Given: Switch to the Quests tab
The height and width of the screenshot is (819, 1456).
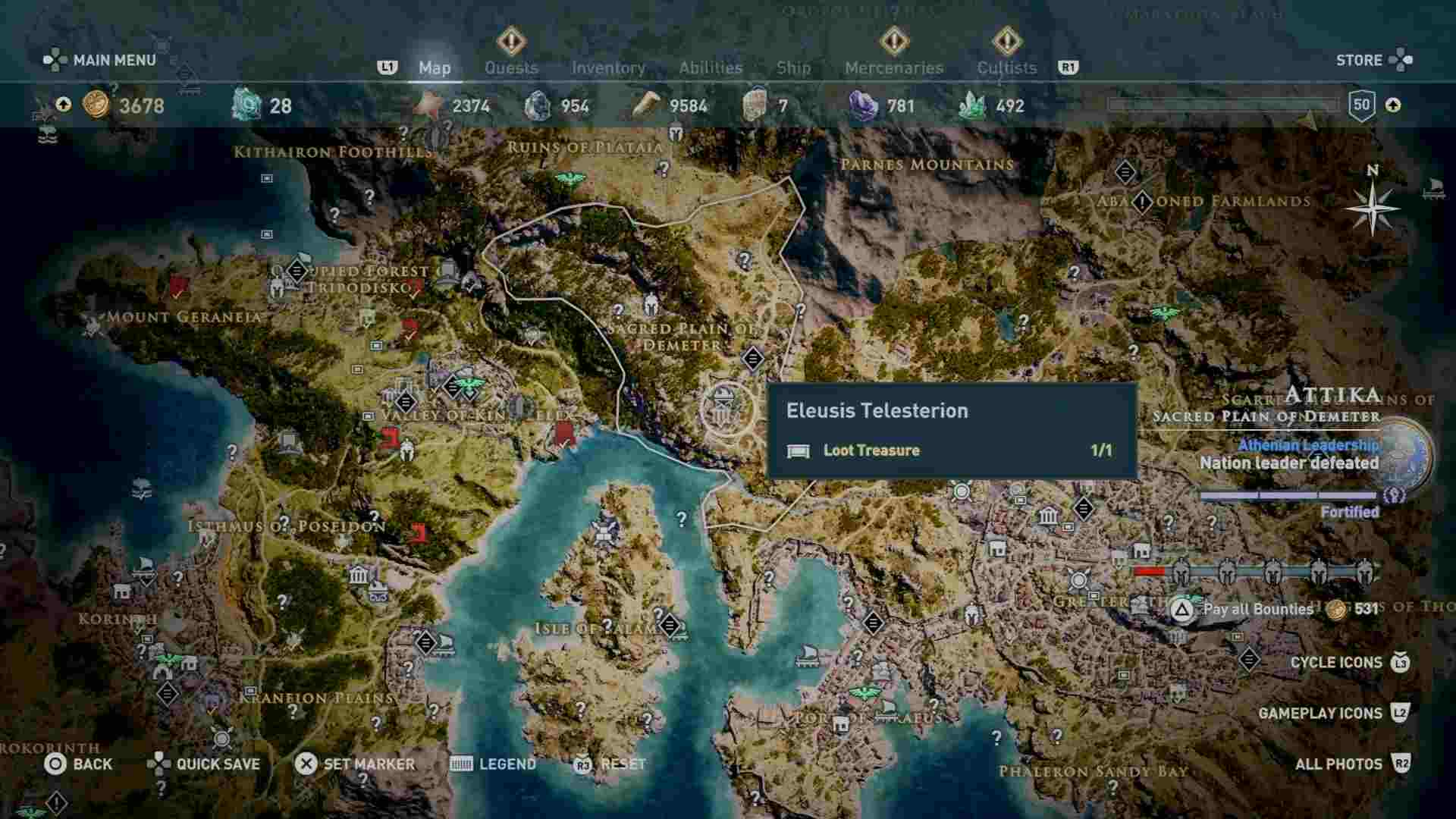Looking at the screenshot, I should pyautogui.click(x=511, y=67).
